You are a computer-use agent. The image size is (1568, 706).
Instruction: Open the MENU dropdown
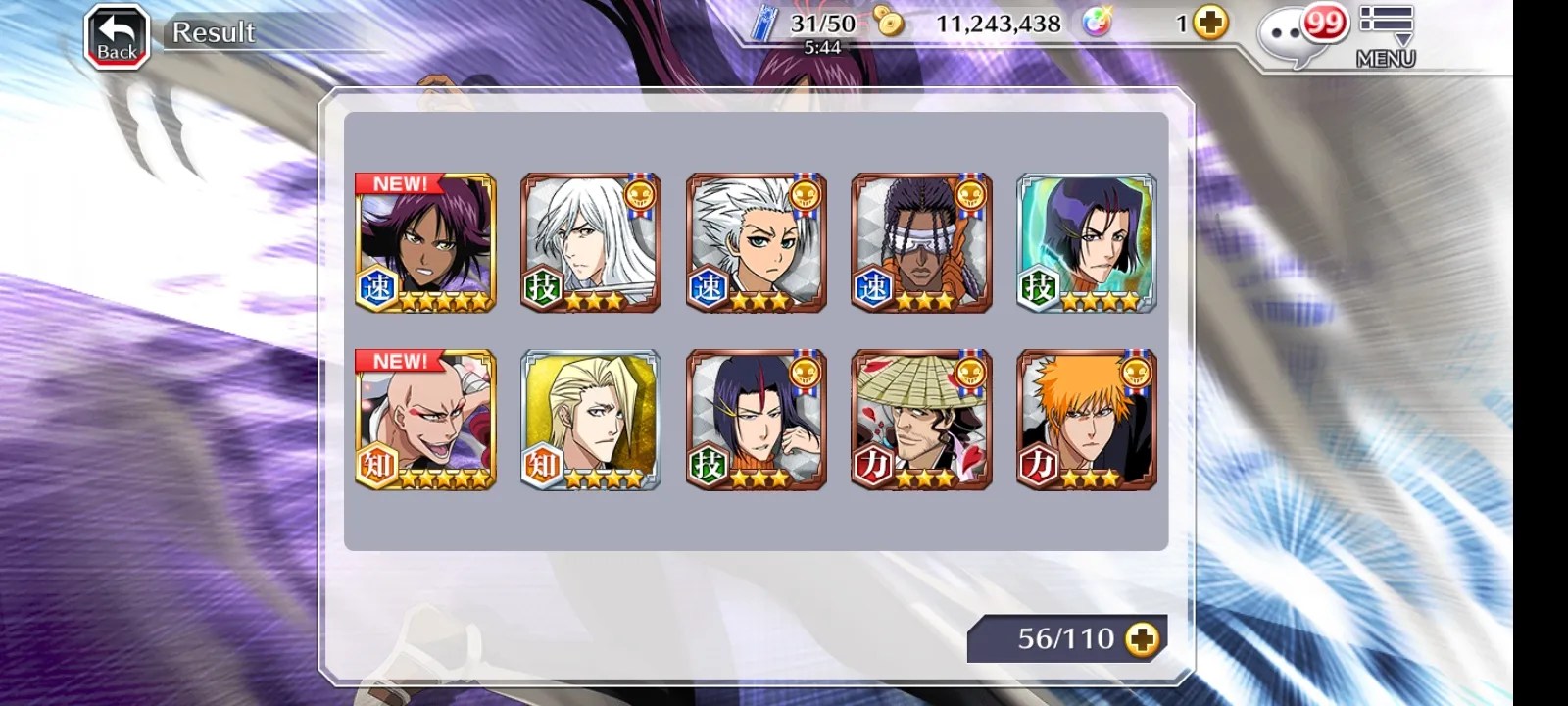point(1386,35)
